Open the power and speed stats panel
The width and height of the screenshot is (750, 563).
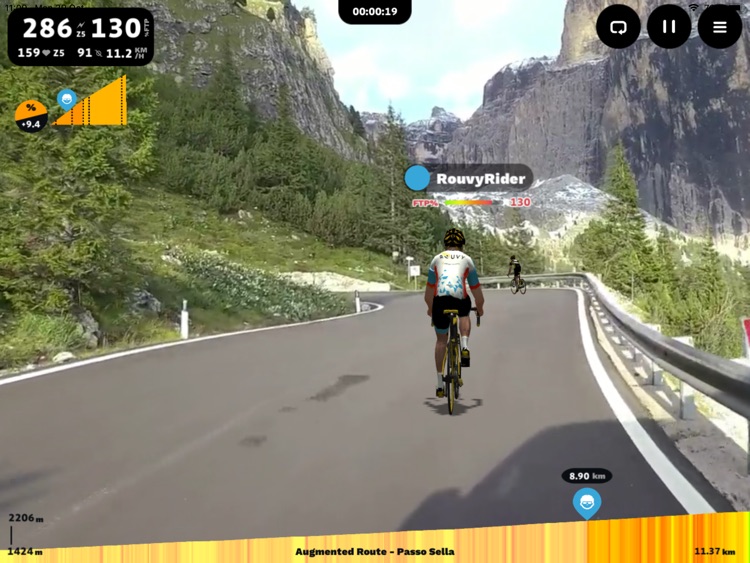coord(80,37)
